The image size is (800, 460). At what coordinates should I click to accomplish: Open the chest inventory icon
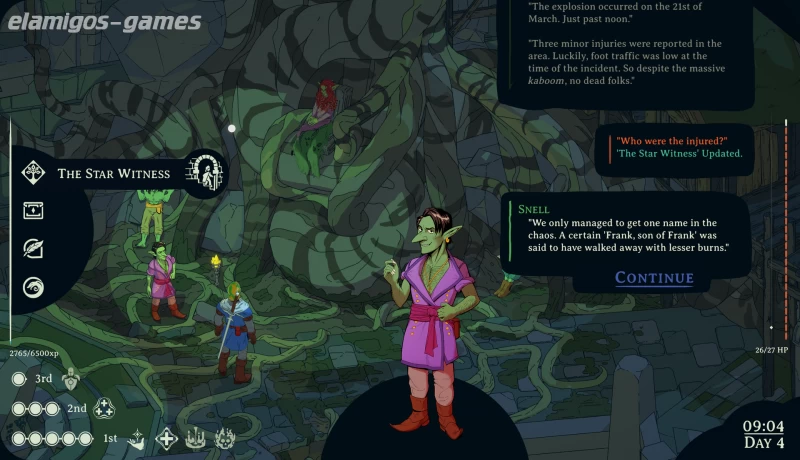coord(33,210)
